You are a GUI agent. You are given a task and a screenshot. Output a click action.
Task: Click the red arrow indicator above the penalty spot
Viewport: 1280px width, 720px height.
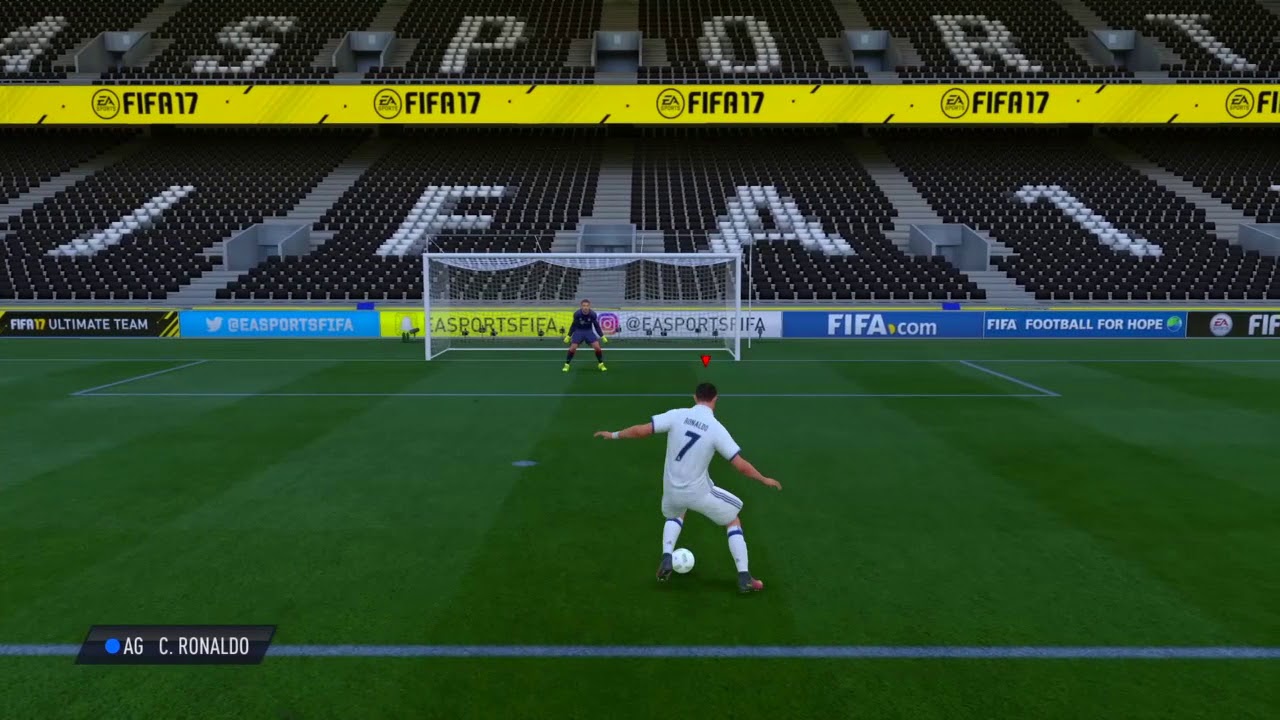pos(707,361)
